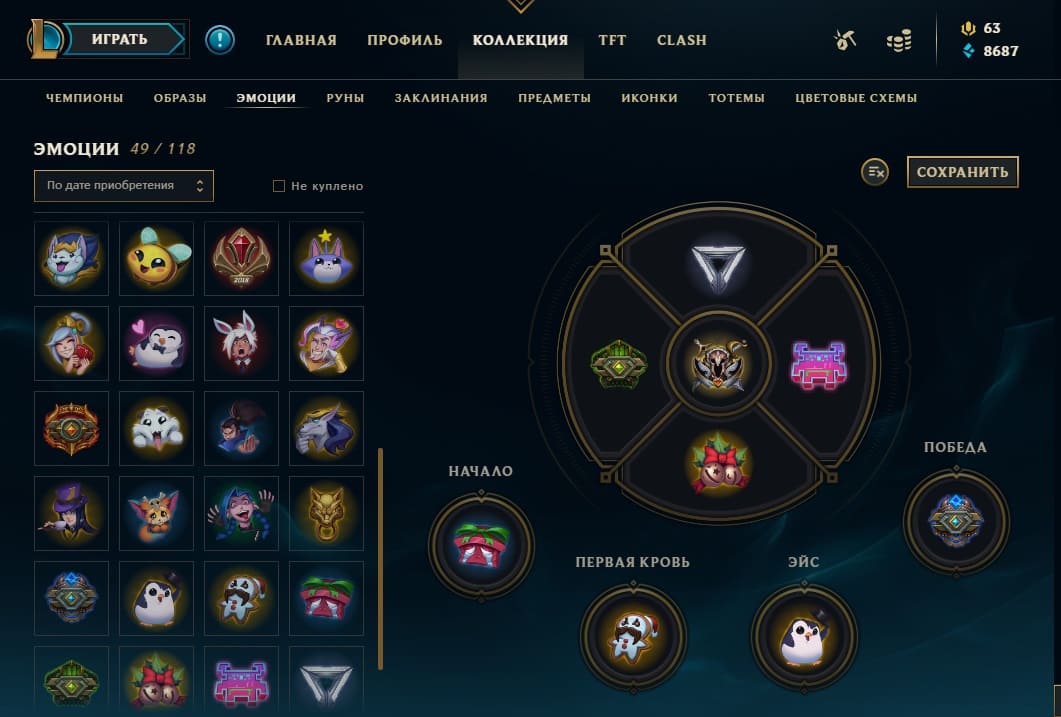Save the emote setup with СОХРАНИТЬ

962,172
